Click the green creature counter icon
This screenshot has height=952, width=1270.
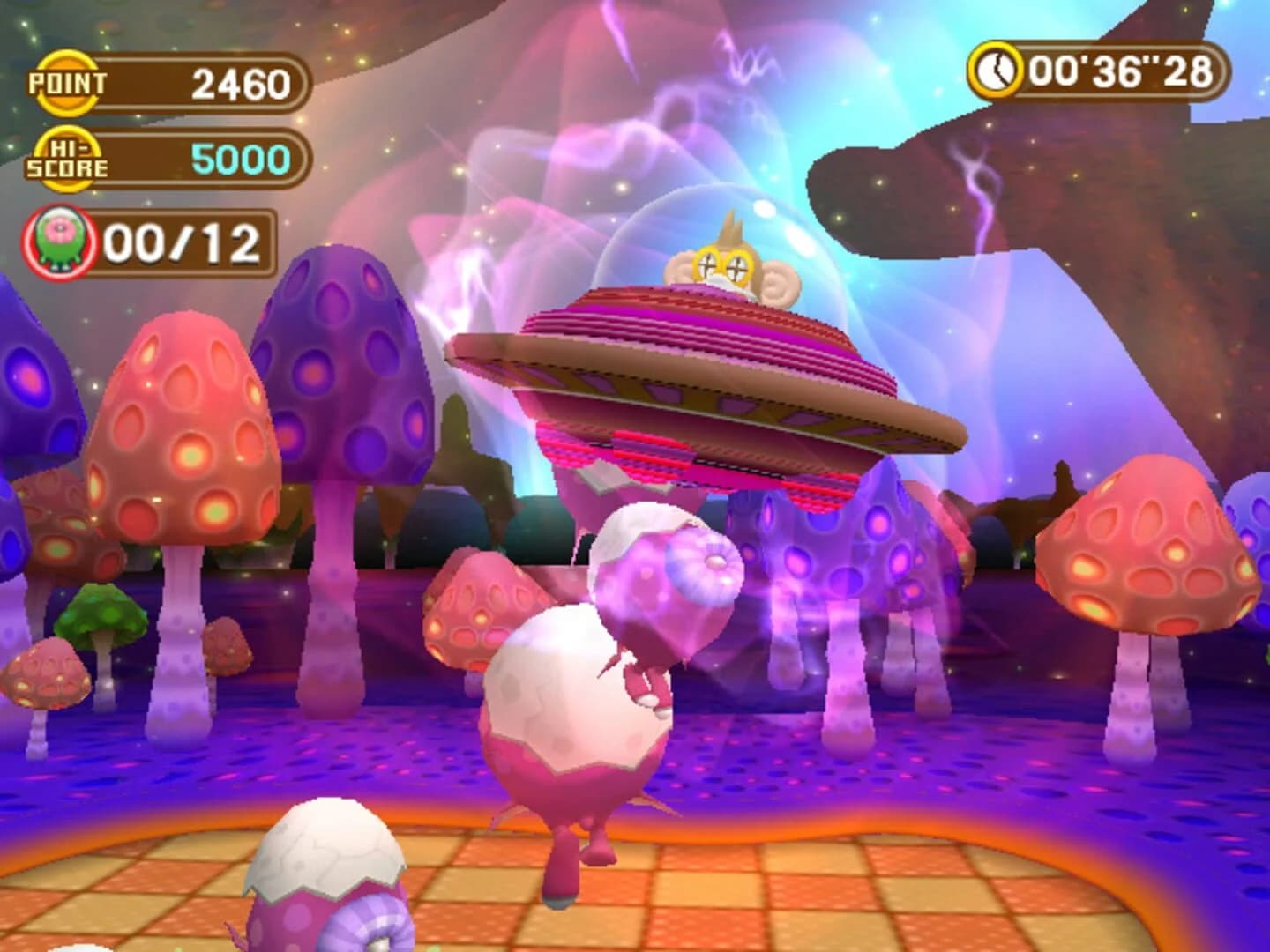(57, 240)
